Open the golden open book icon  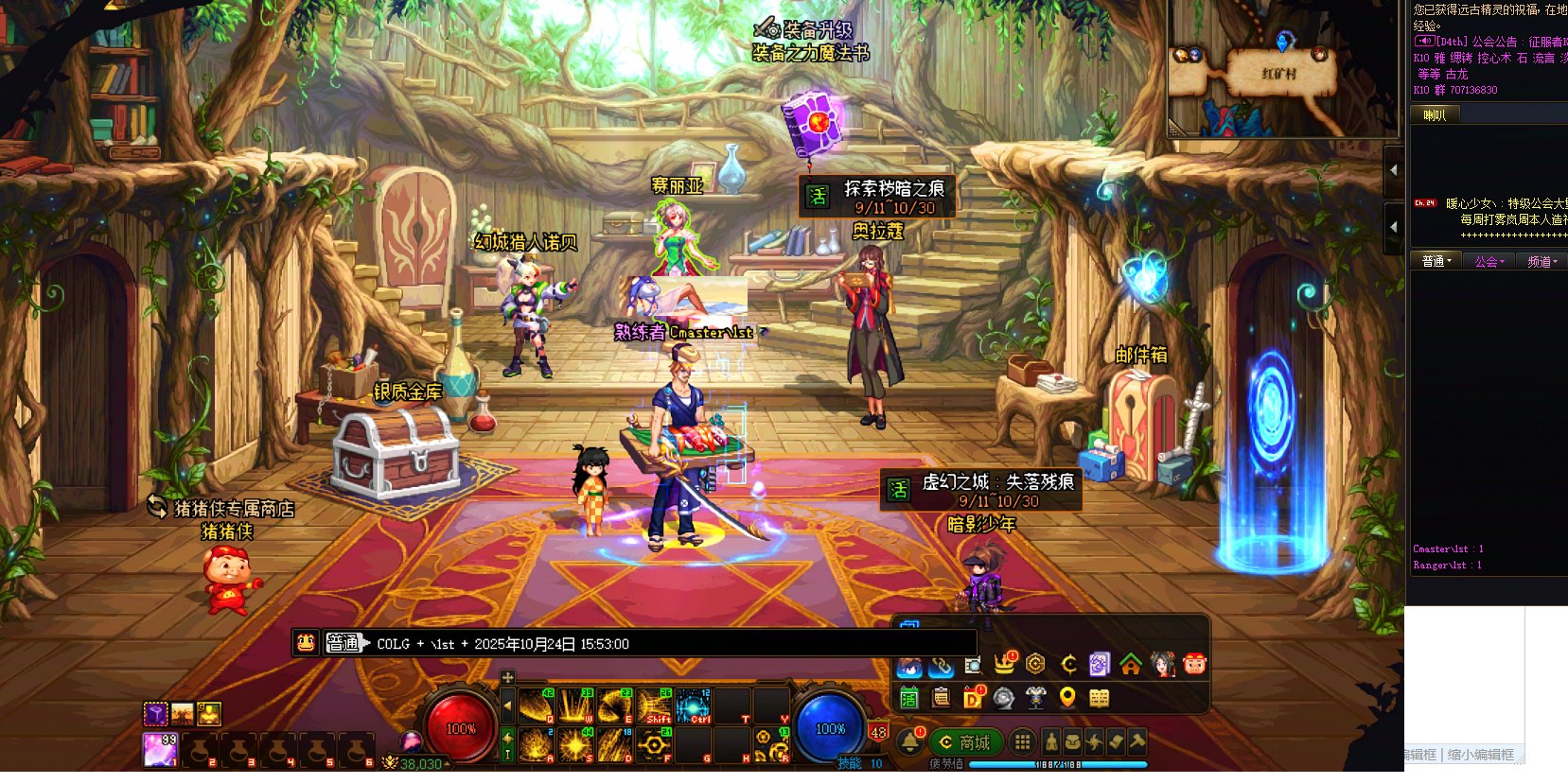pyautogui.click(x=1099, y=698)
